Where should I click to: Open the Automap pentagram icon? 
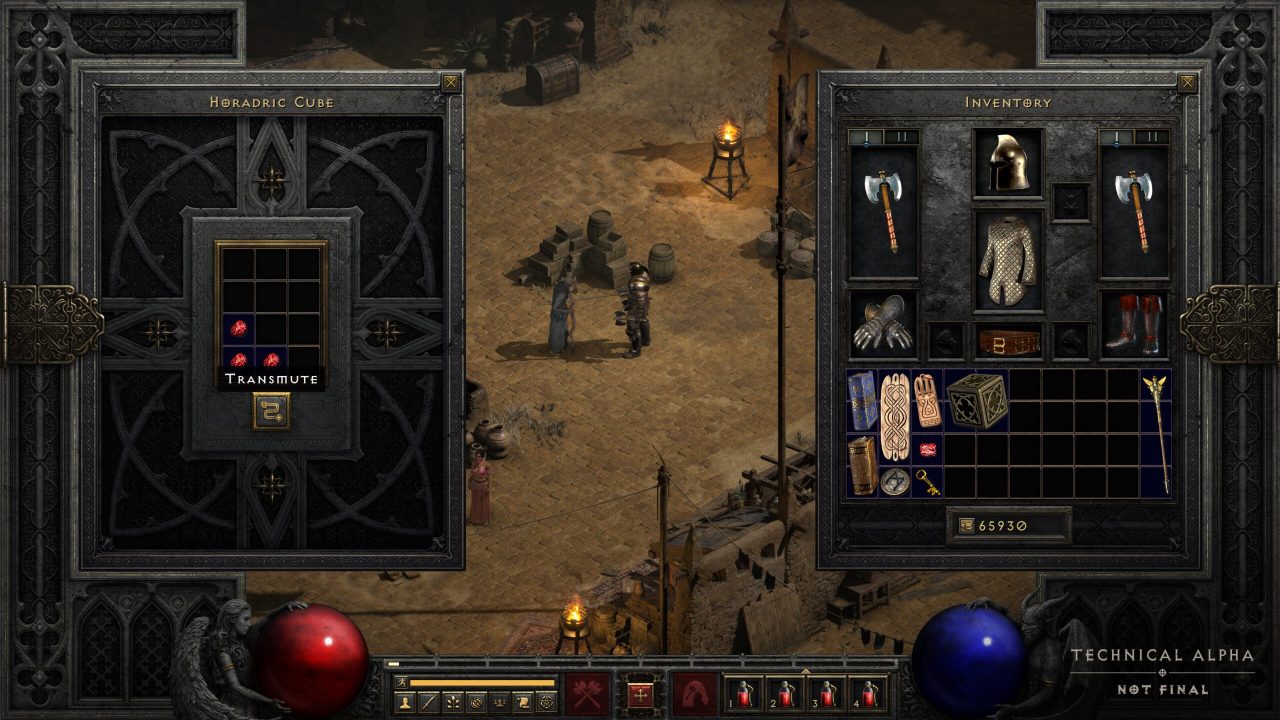coord(547,701)
